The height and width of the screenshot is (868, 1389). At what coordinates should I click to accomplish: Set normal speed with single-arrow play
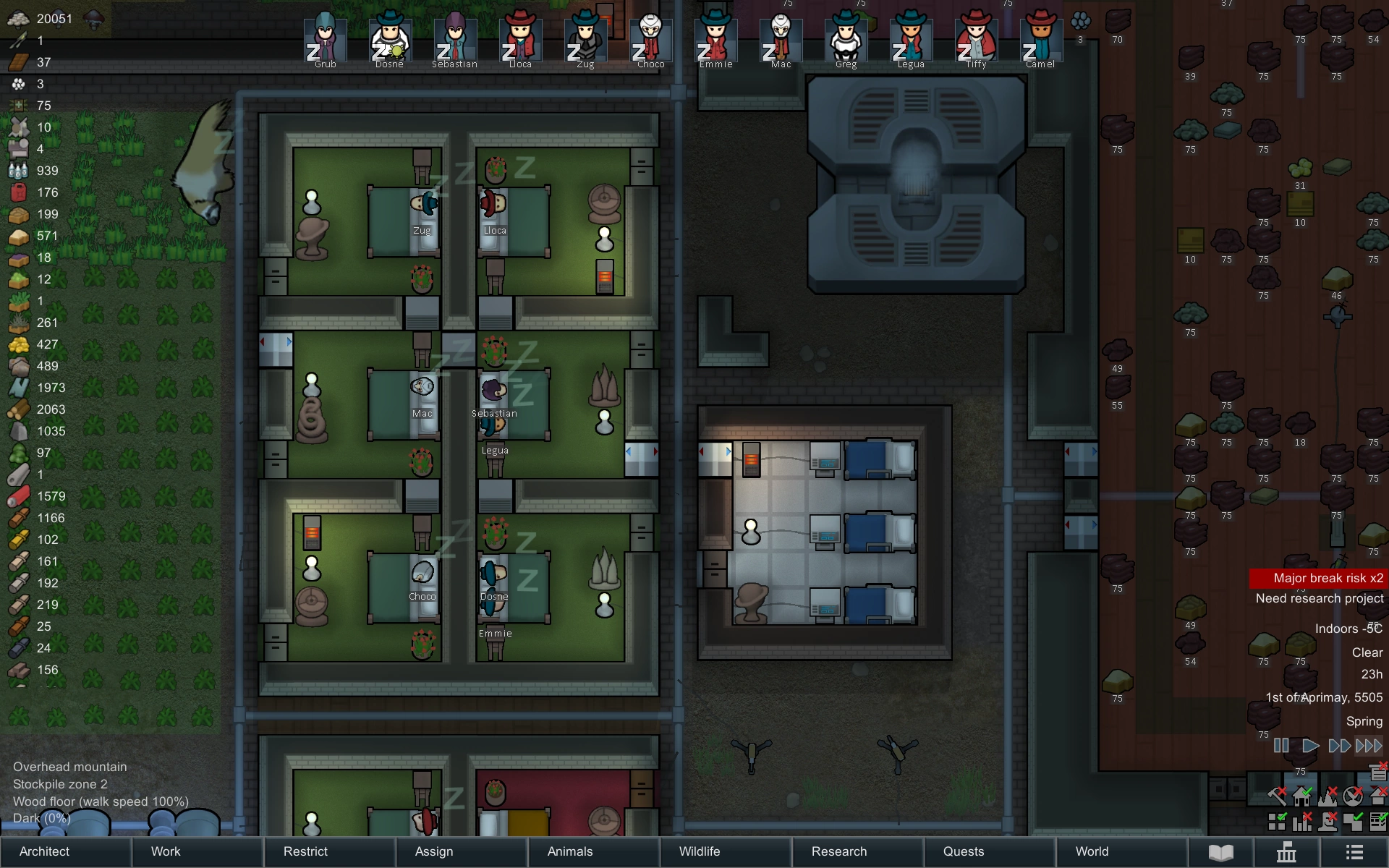click(x=1310, y=746)
